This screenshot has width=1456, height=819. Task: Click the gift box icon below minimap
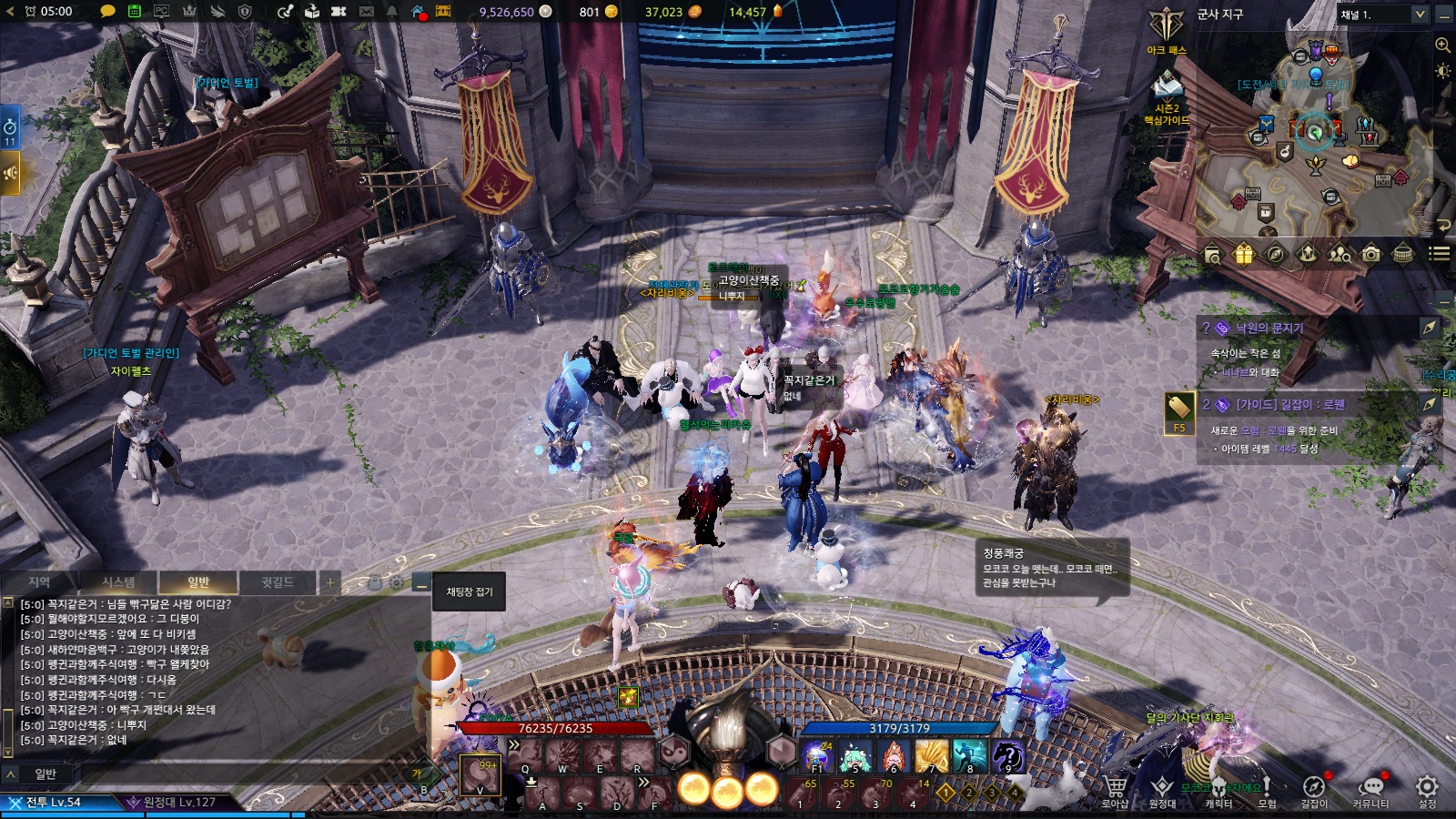[1243, 255]
